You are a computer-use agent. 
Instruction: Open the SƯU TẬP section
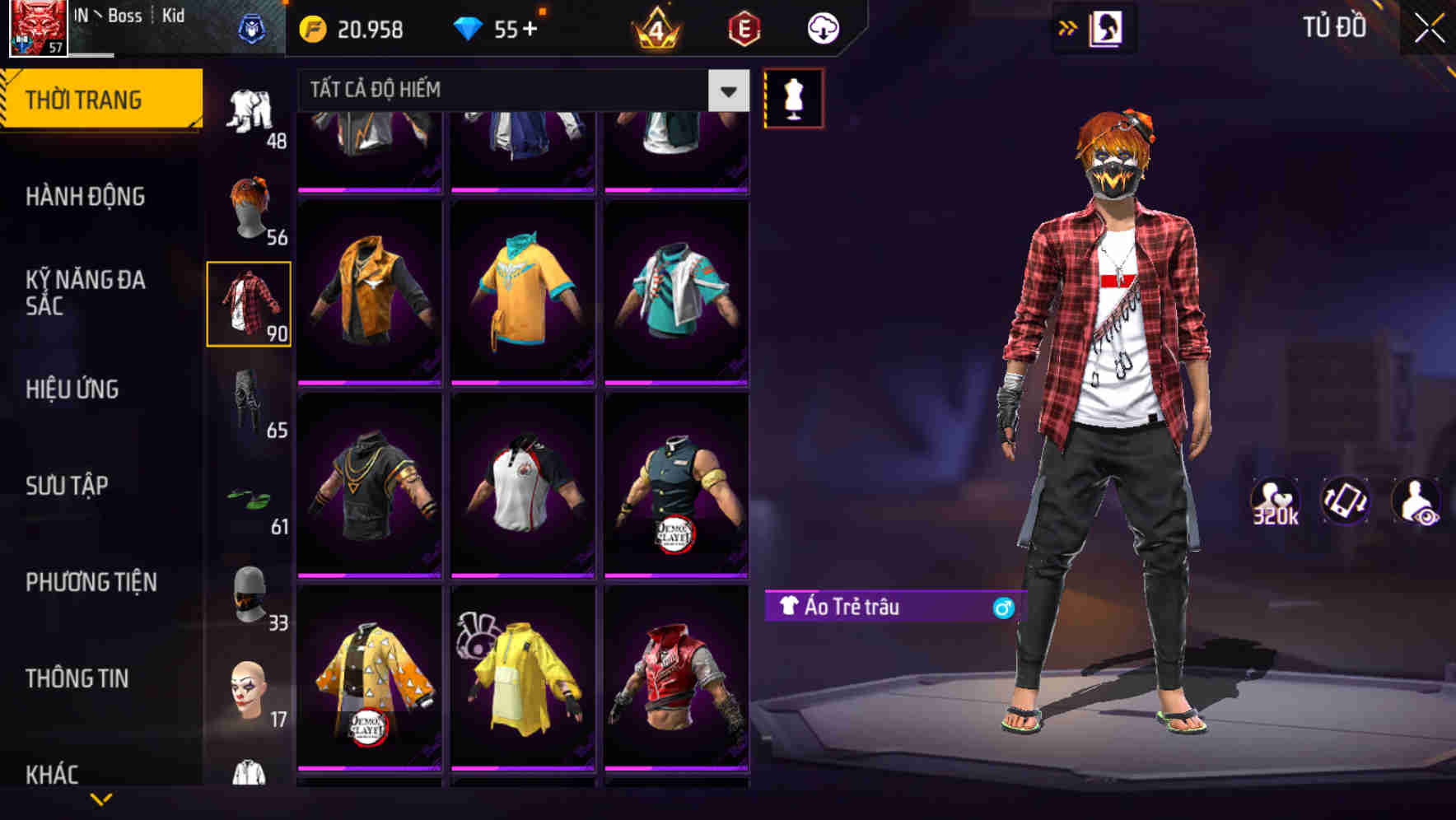[x=69, y=486]
